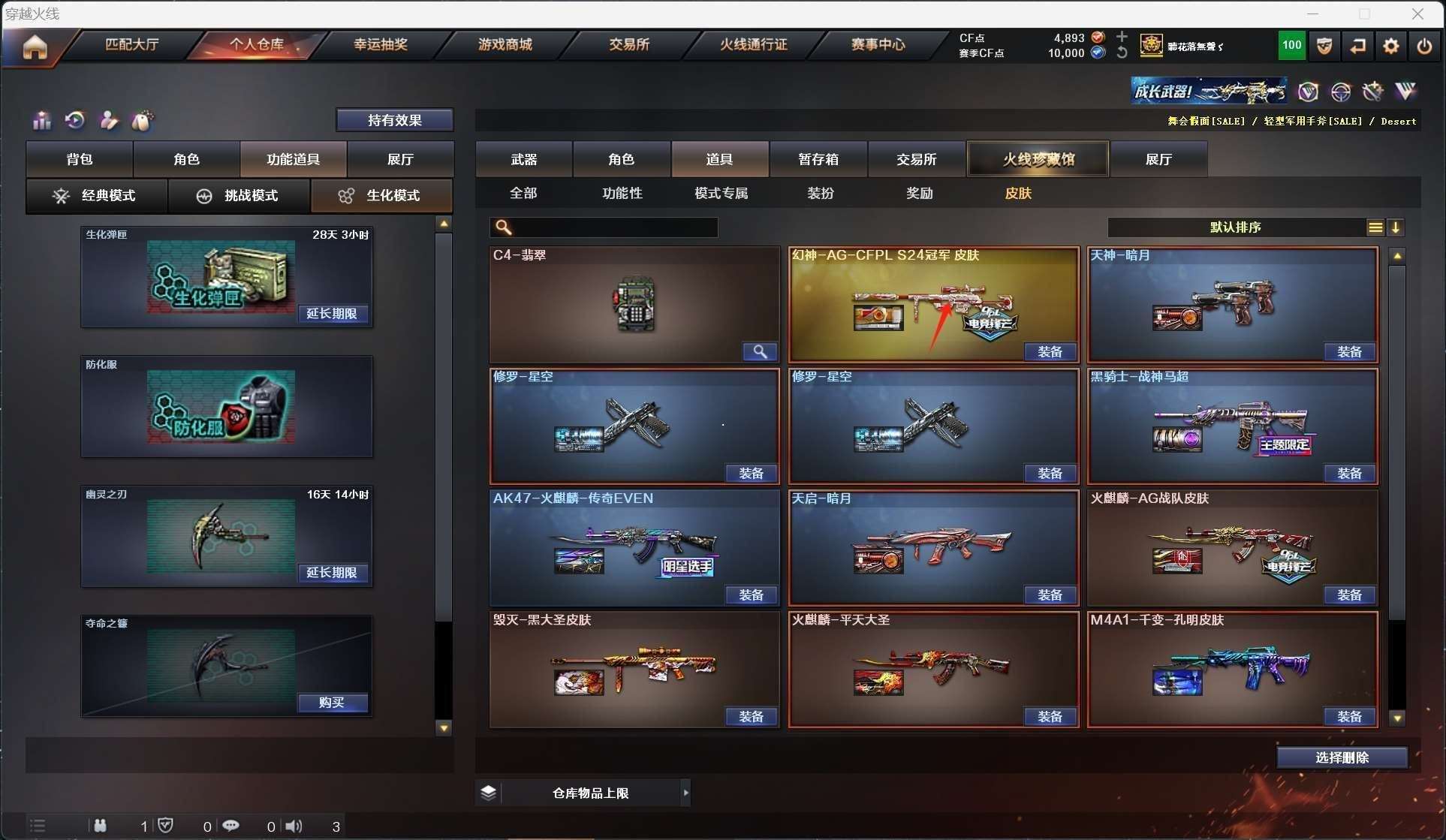
Task: Close the game window
Action: point(1417,14)
